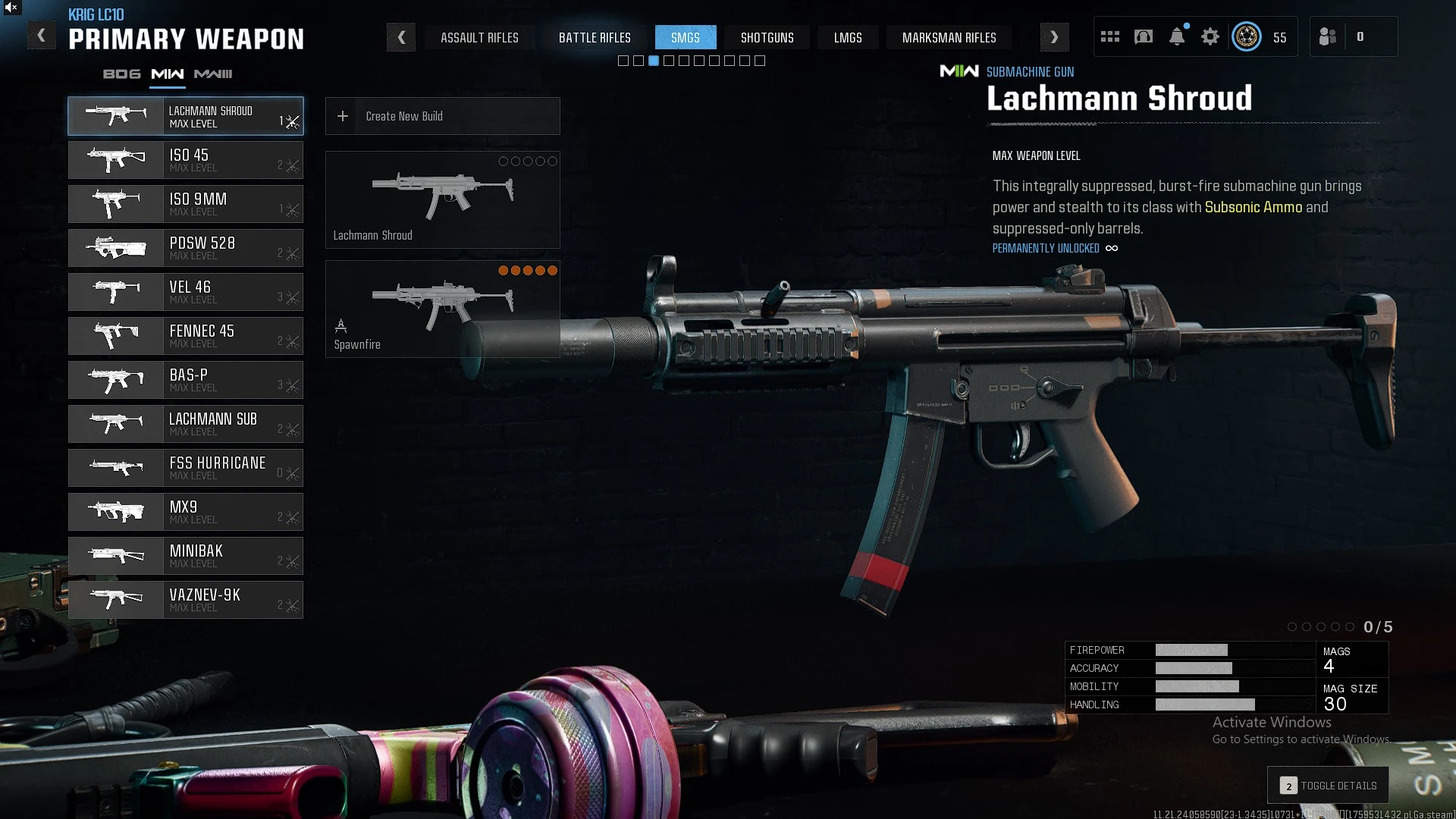Open the settings gear icon
The height and width of the screenshot is (819, 1456).
(x=1210, y=36)
